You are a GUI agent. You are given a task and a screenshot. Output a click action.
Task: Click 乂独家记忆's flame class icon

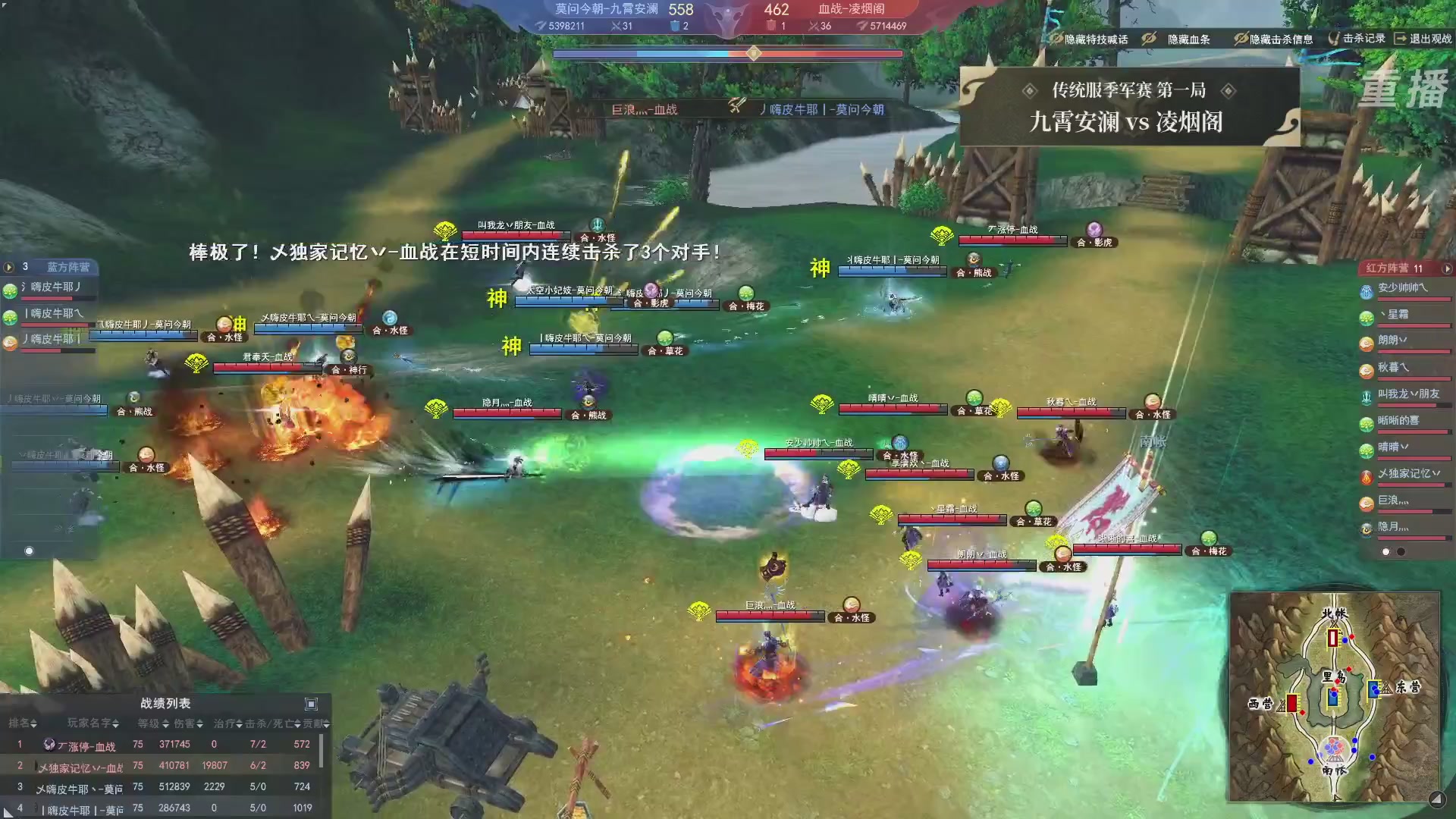coord(1365,478)
